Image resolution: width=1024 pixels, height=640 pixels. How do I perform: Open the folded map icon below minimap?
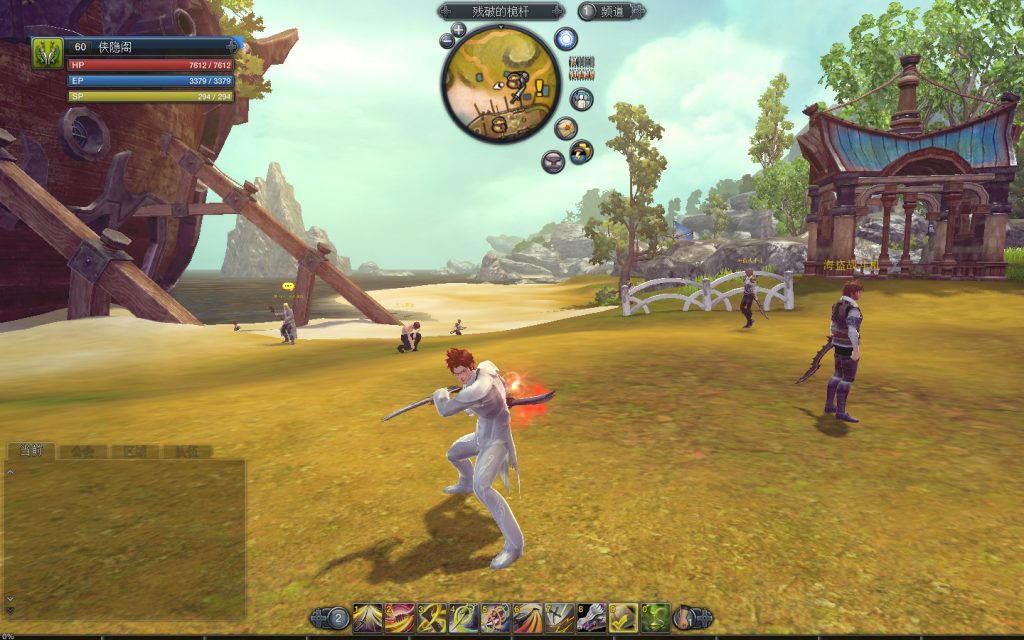[566, 128]
